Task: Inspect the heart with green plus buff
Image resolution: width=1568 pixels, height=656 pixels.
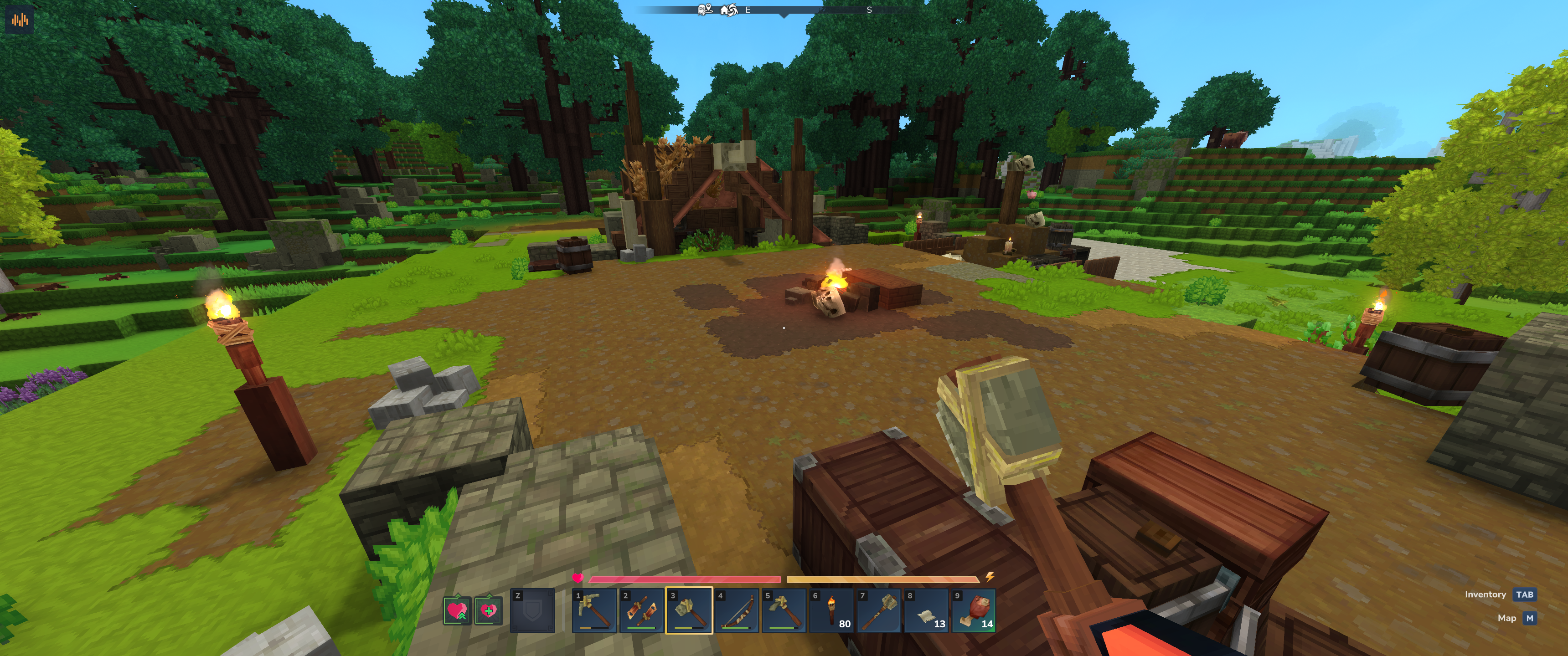Action: coord(489,610)
